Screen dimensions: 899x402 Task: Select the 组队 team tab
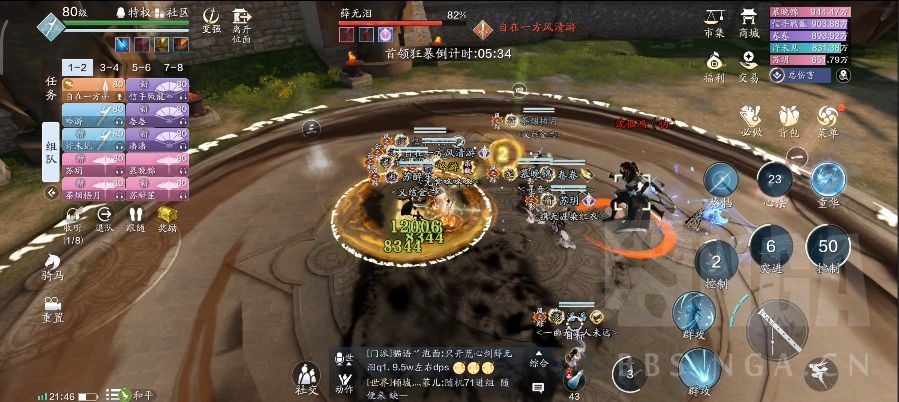(x=51, y=151)
